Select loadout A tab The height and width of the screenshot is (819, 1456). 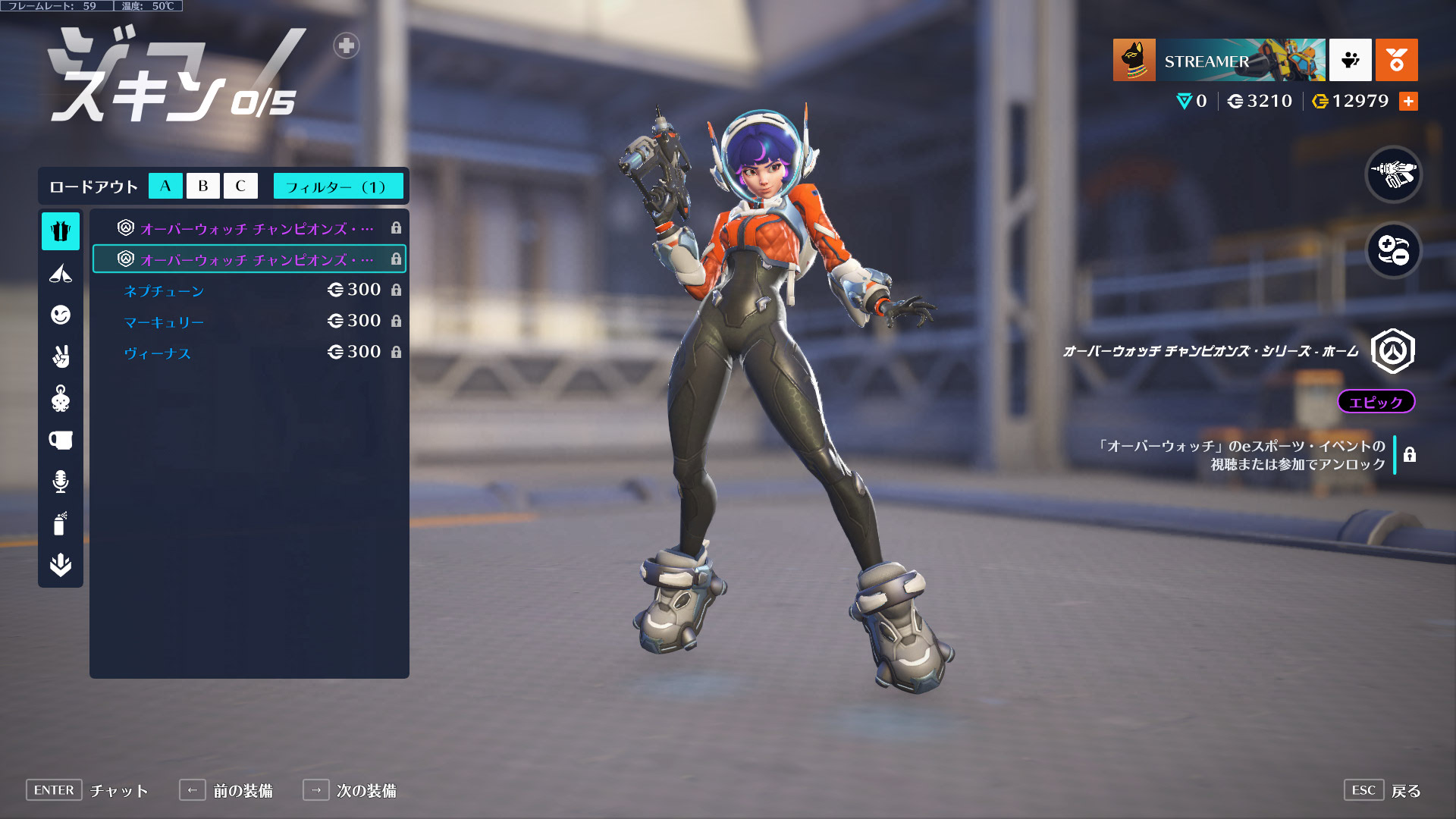(x=165, y=186)
